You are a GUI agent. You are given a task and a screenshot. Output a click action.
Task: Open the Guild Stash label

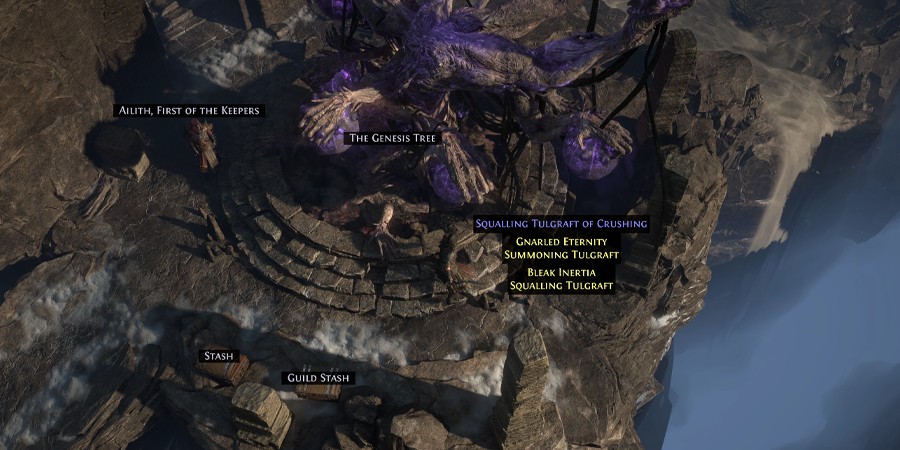[318, 378]
